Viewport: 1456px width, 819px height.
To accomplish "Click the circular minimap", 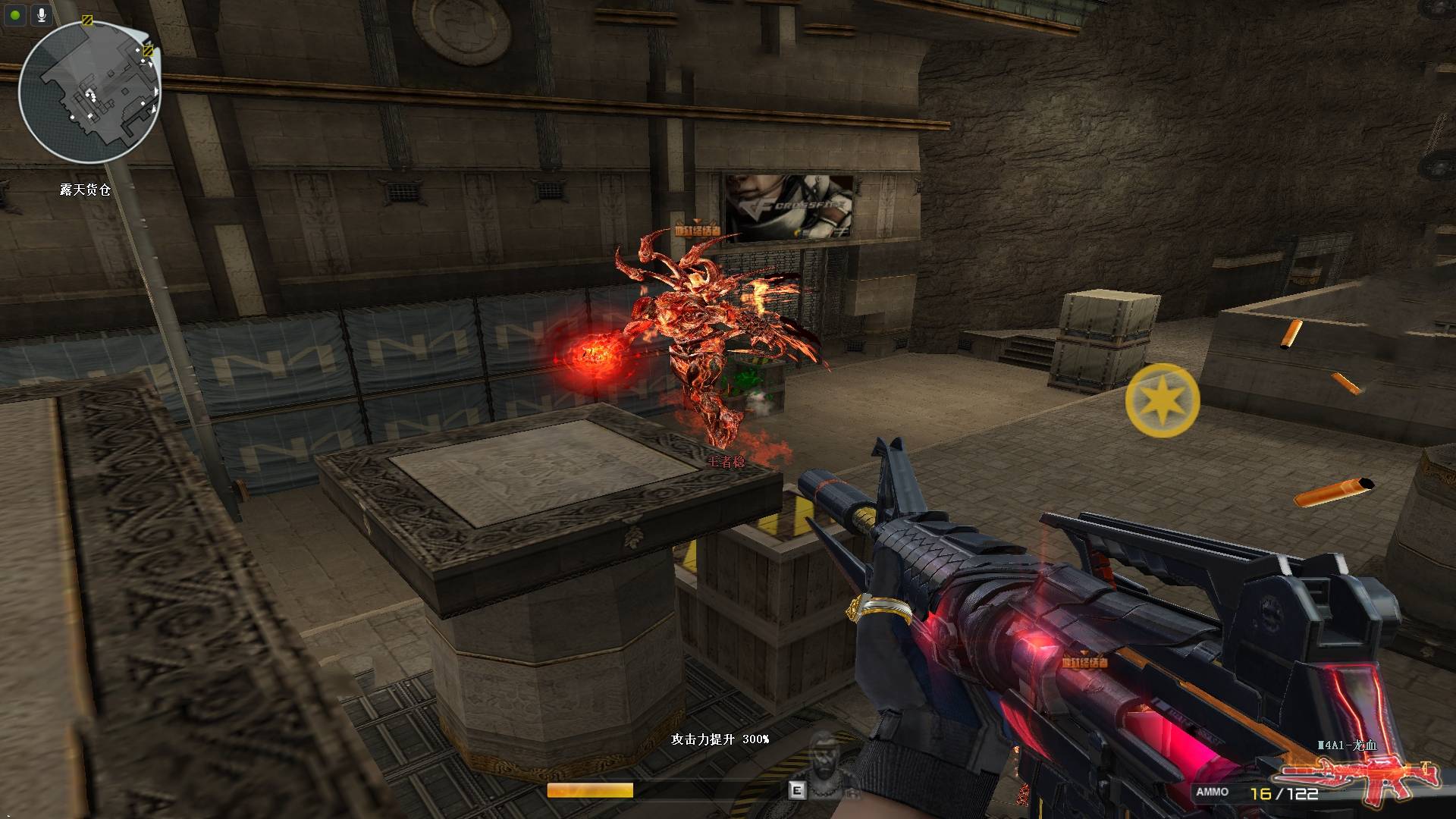I will (x=89, y=93).
